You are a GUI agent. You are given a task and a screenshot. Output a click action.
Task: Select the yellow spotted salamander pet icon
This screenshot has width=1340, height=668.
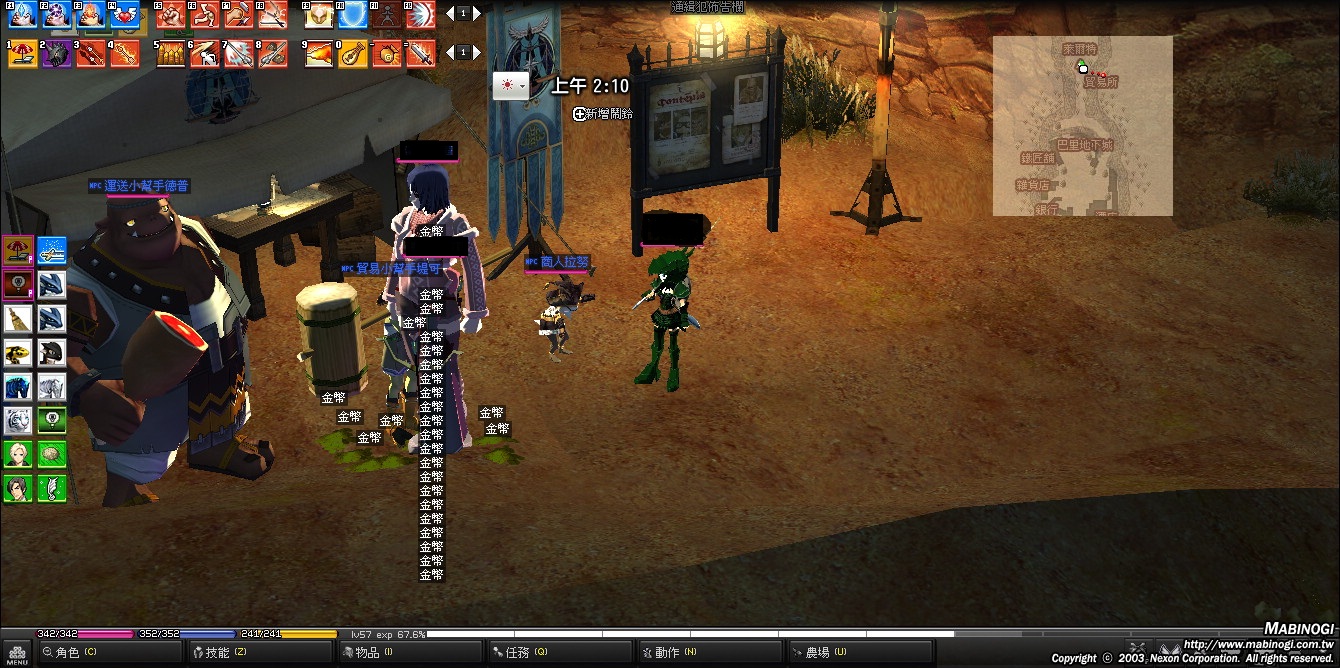18,352
